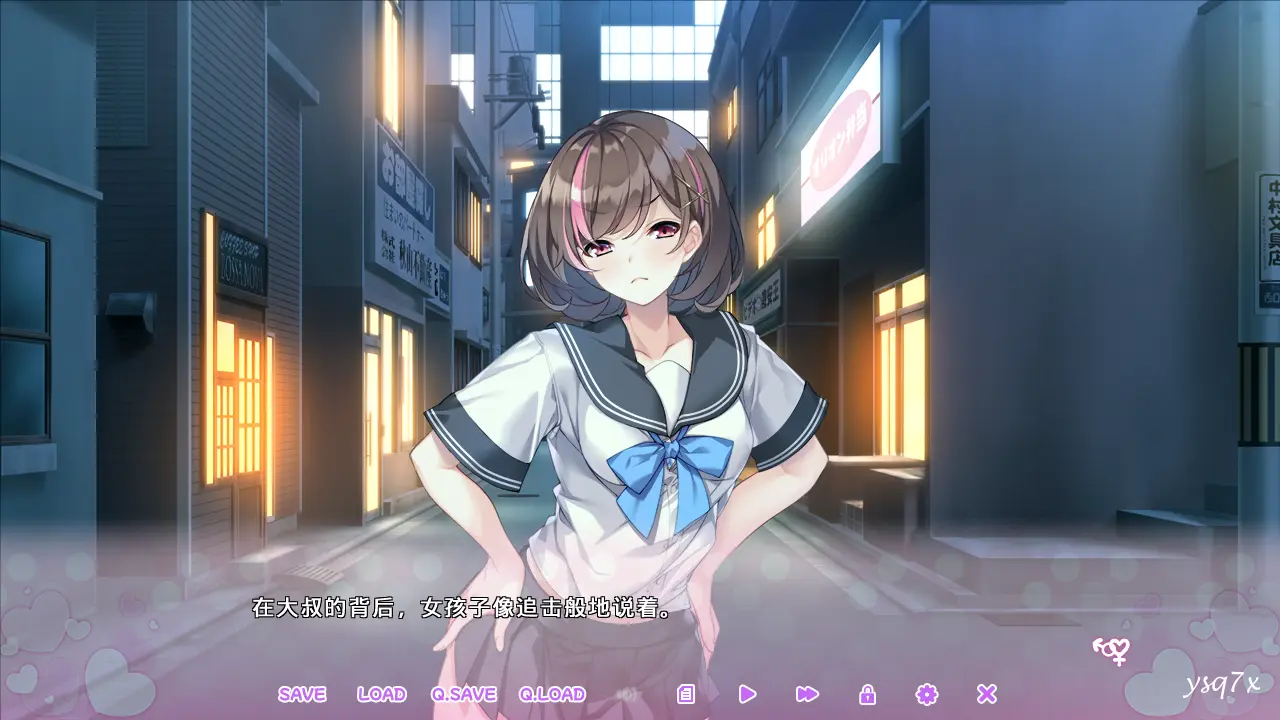Open settings via the gear icon
1280x720 pixels.
(x=927, y=694)
